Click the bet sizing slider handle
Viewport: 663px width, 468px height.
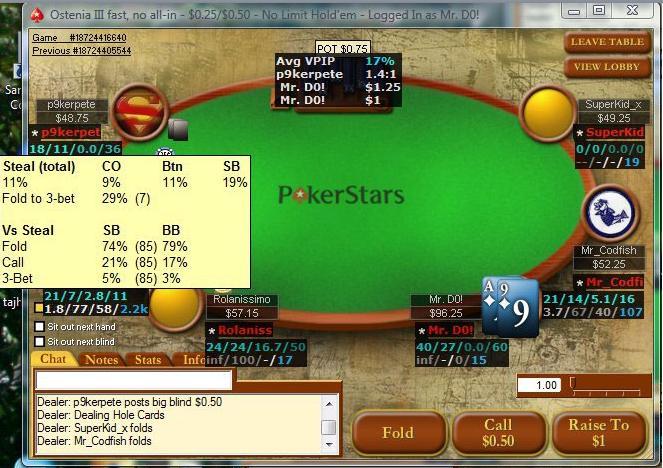pyautogui.click(x=572, y=383)
